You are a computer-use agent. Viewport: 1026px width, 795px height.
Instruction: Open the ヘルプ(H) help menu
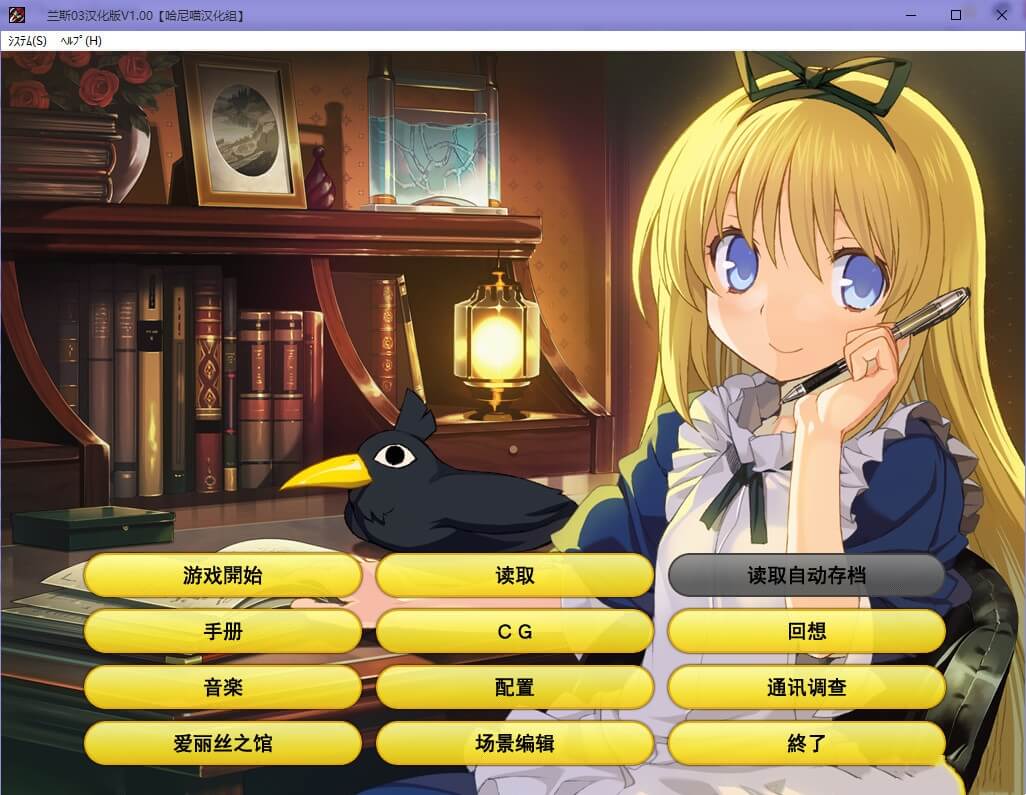81,41
